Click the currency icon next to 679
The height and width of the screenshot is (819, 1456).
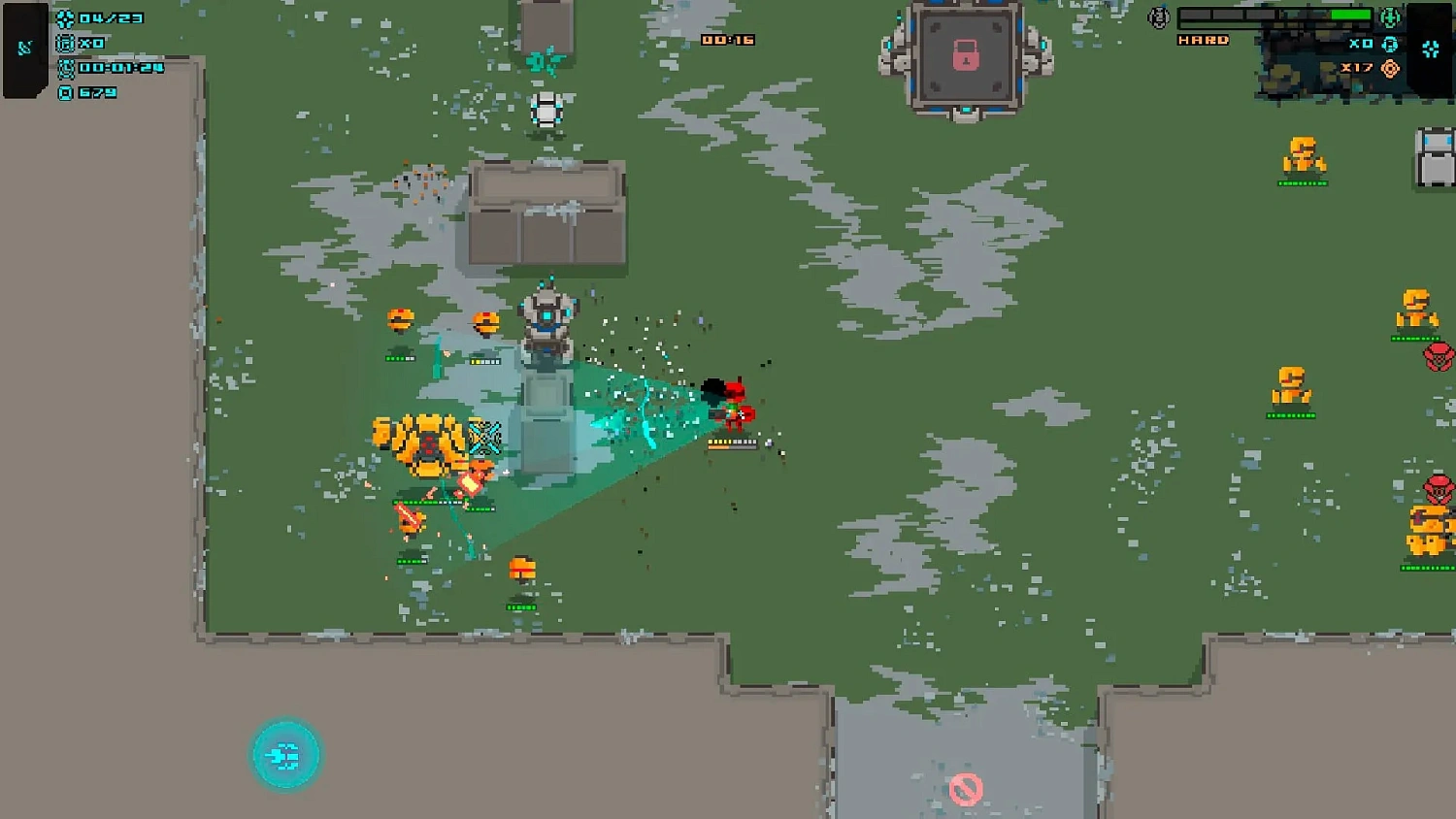click(65, 92)
